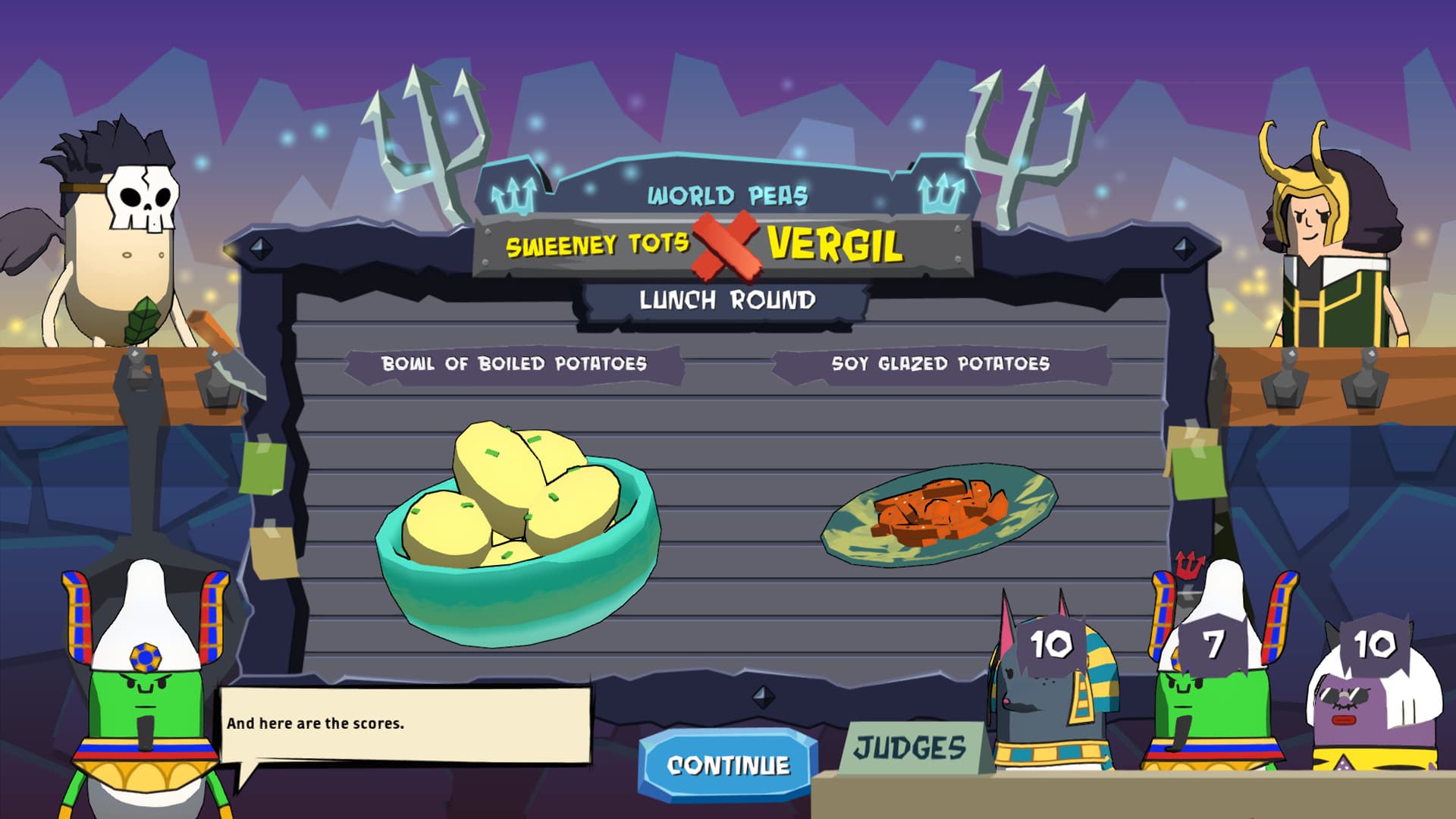
Task: Click the red X between contestant names
Action: [x=724, y=246]
